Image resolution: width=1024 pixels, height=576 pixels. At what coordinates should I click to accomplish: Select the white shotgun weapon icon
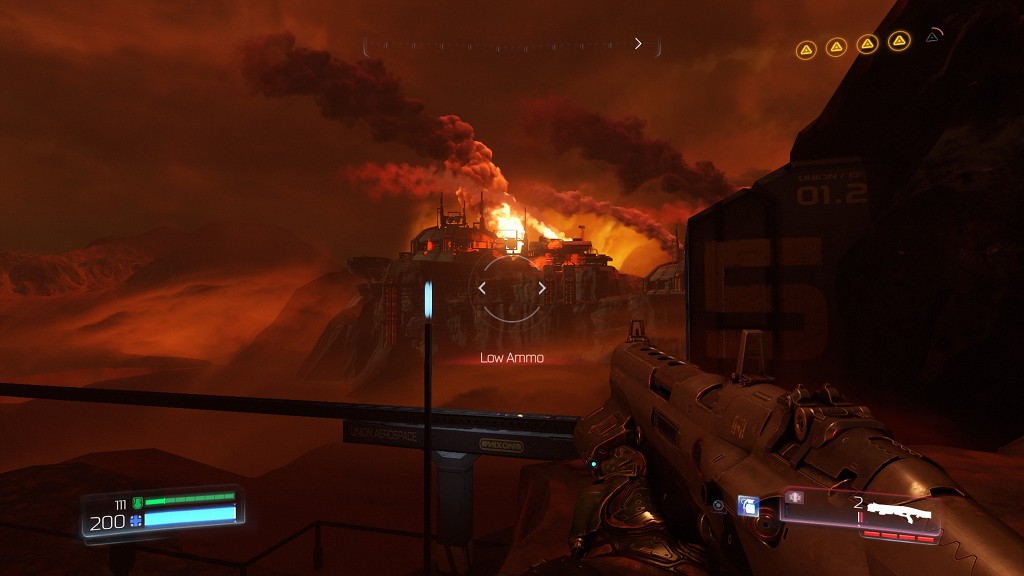tap(899, 514)
